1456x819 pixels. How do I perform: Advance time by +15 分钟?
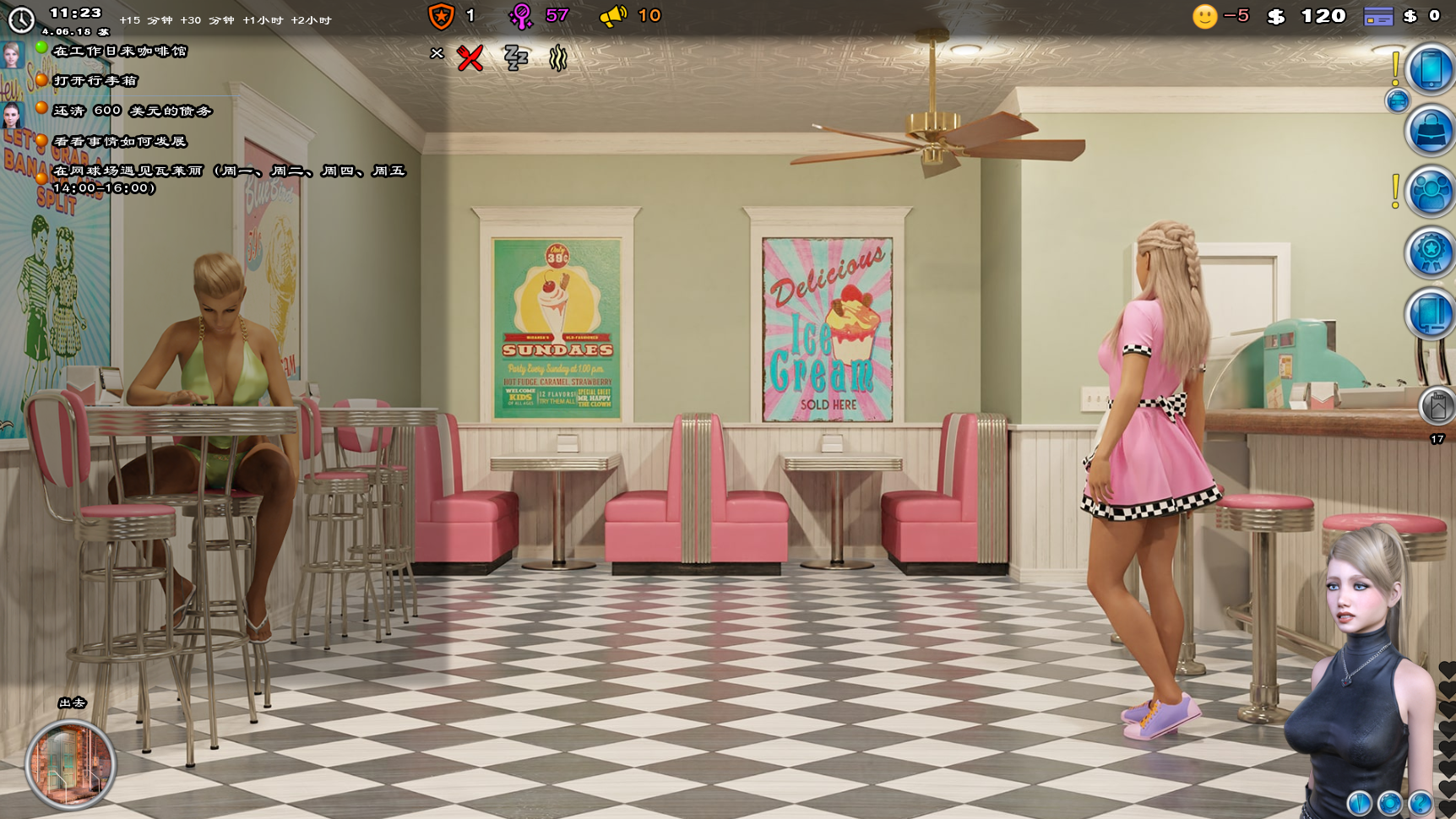click(x=145, y=20)
